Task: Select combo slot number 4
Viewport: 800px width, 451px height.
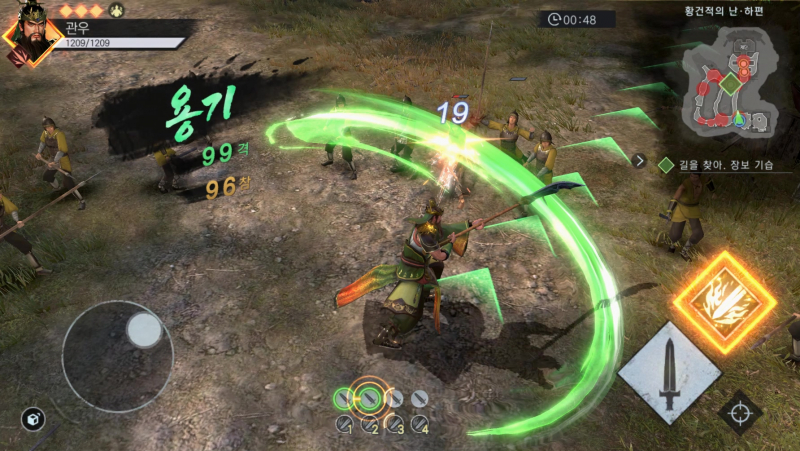Action: coord(420,424)
